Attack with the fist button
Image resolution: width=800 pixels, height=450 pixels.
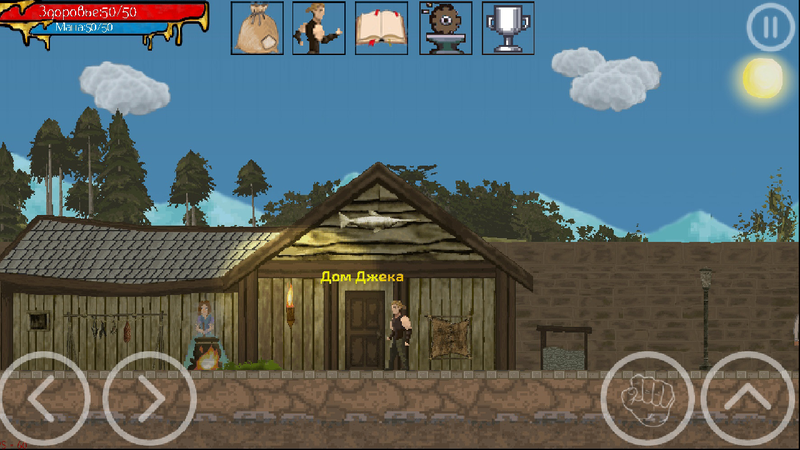coord(646,399)
